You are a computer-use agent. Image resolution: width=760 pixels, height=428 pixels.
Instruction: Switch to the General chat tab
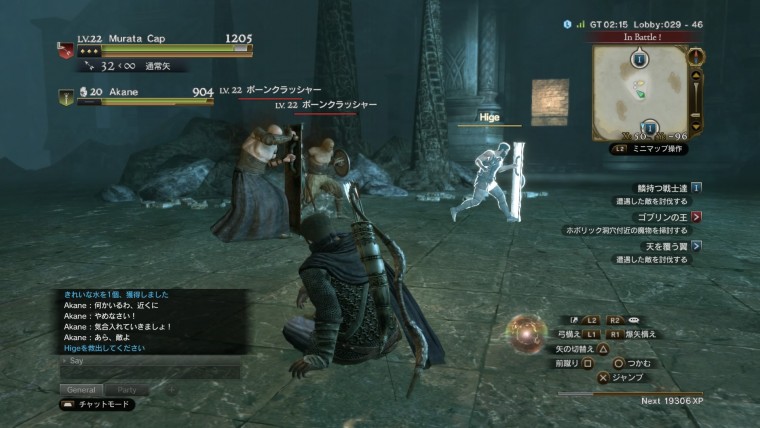81,388
